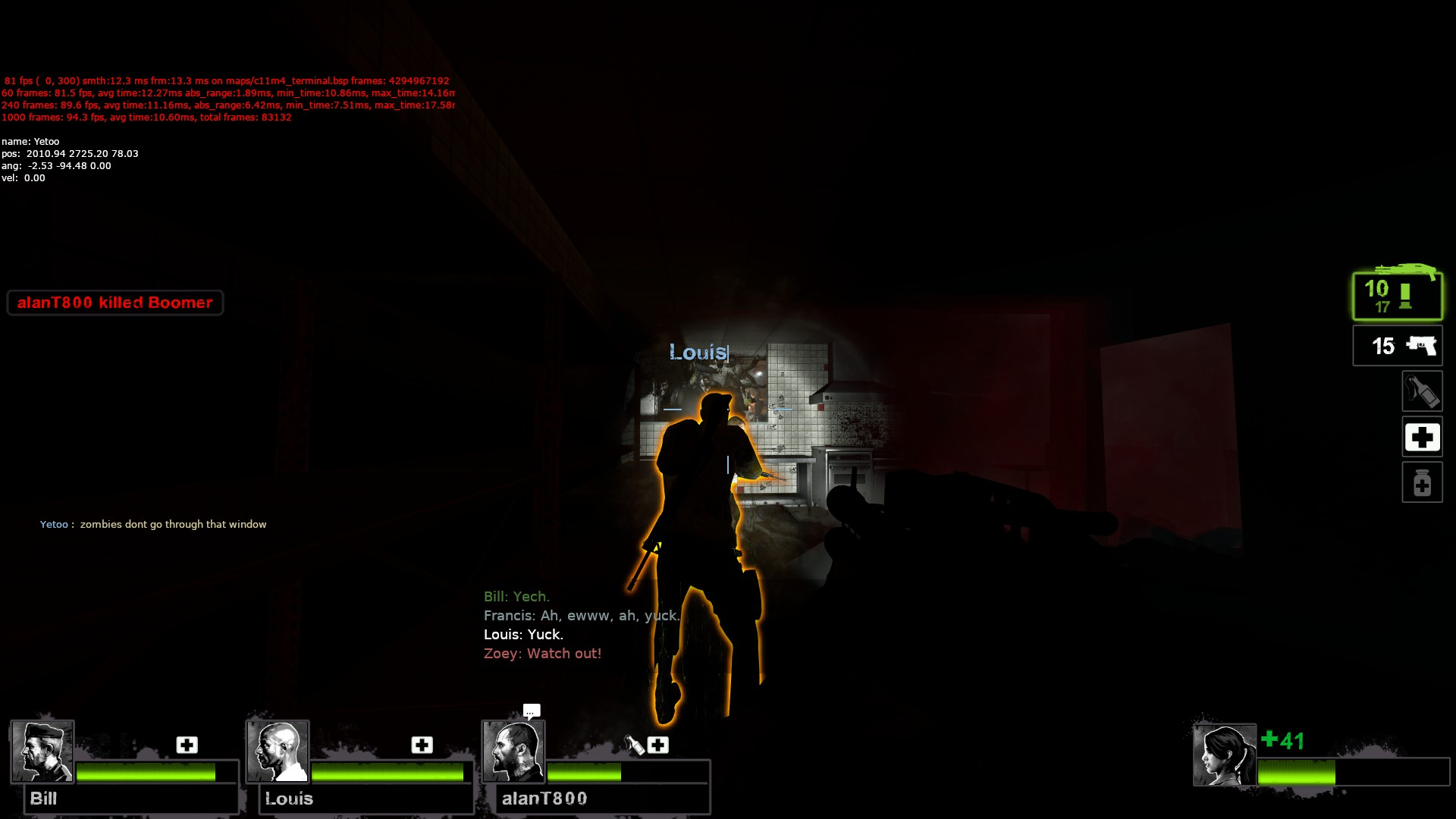Select the highlighted shotgun weapon slot
Viewport: 1456px width, 819px height.
click(1397, 295)
